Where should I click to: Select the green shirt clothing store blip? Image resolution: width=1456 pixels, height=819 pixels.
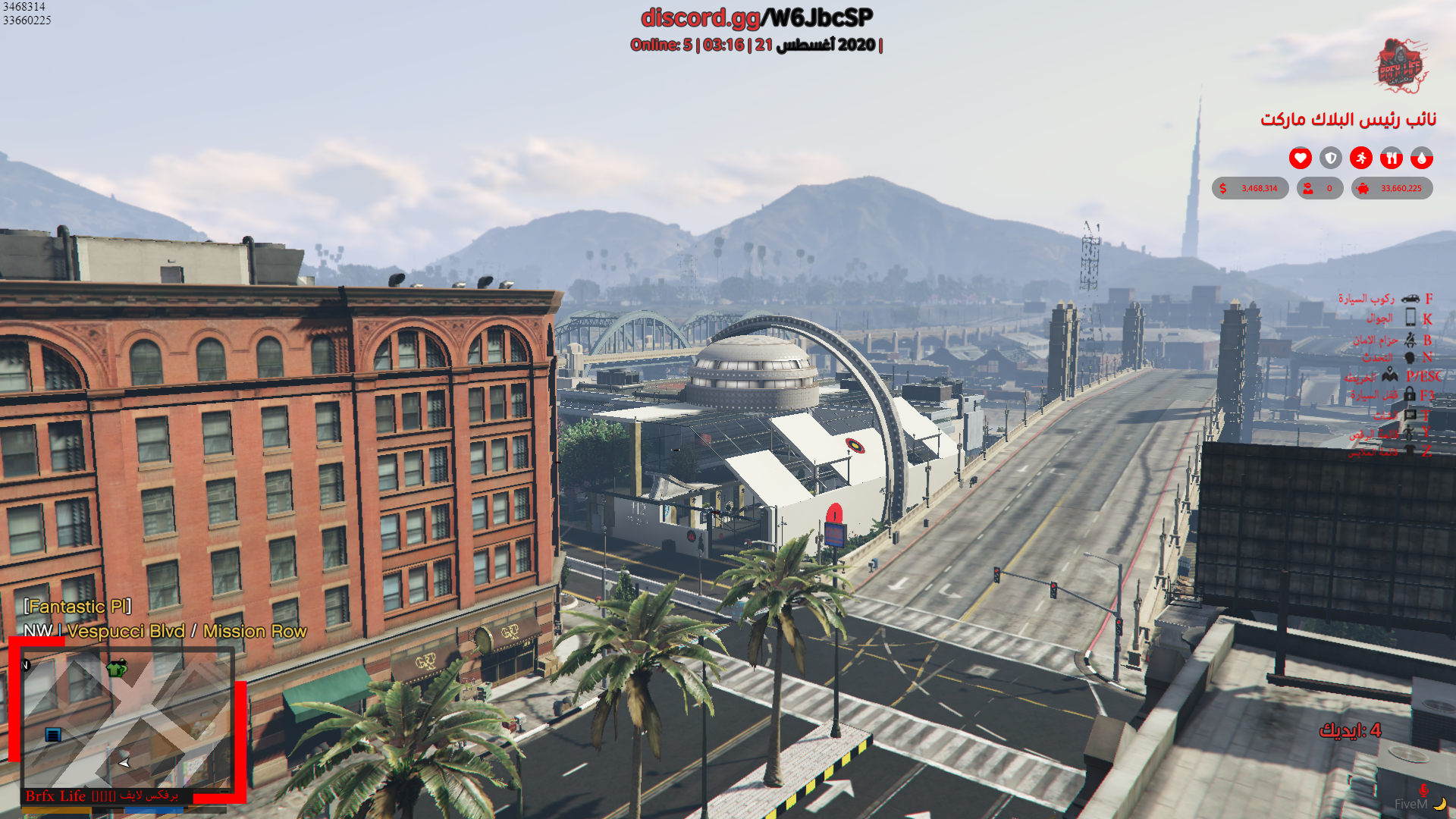(117, 668)
